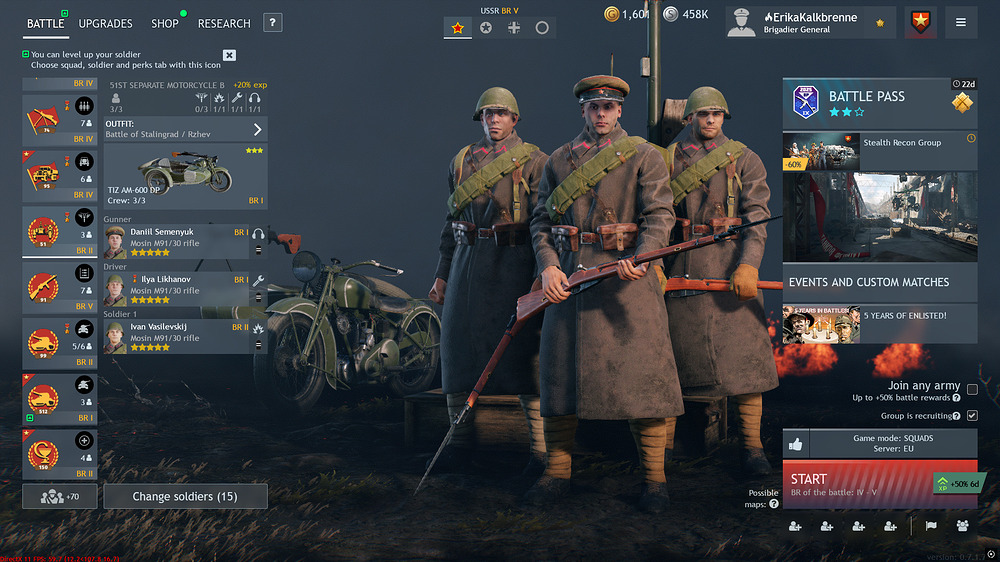
Task: Close the level-up soldier hint
Action: [229, 55]
